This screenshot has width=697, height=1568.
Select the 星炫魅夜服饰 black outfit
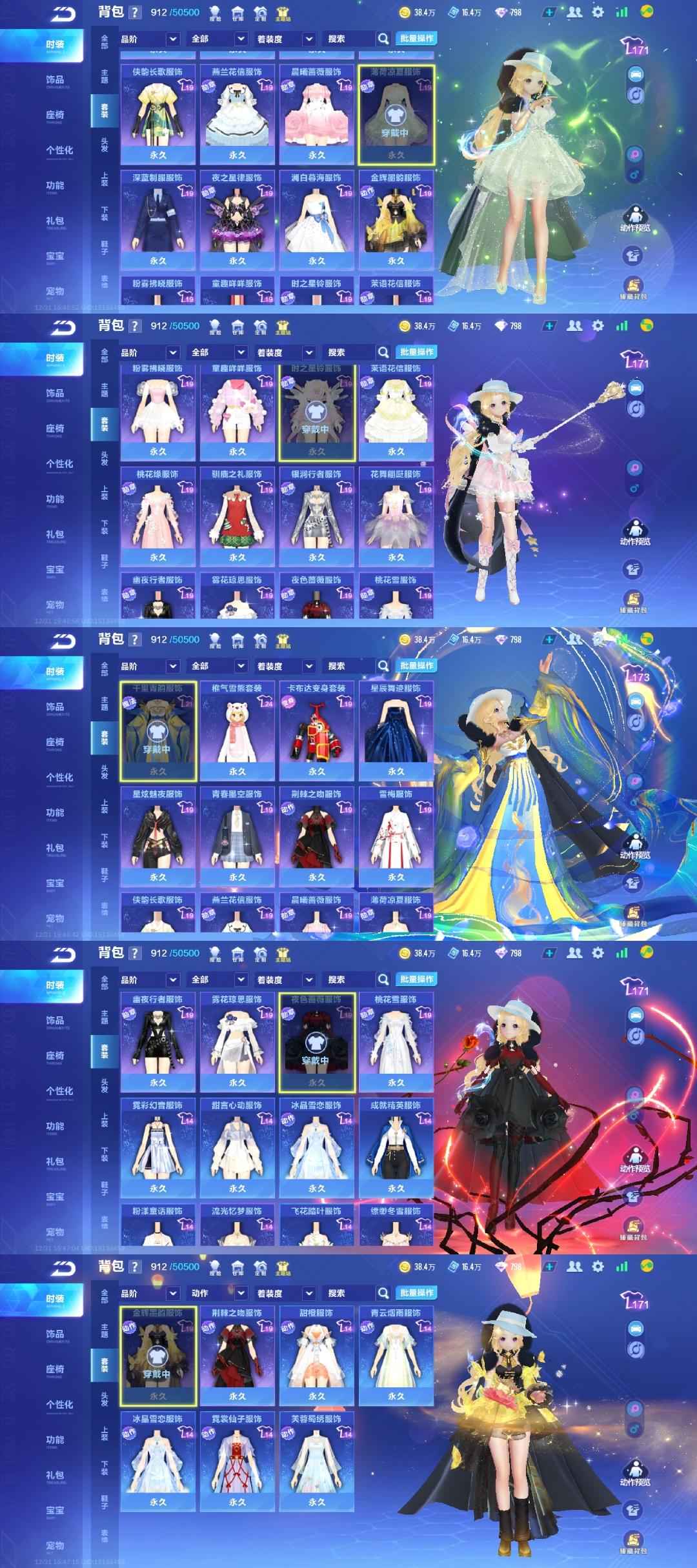click(158, 836)
